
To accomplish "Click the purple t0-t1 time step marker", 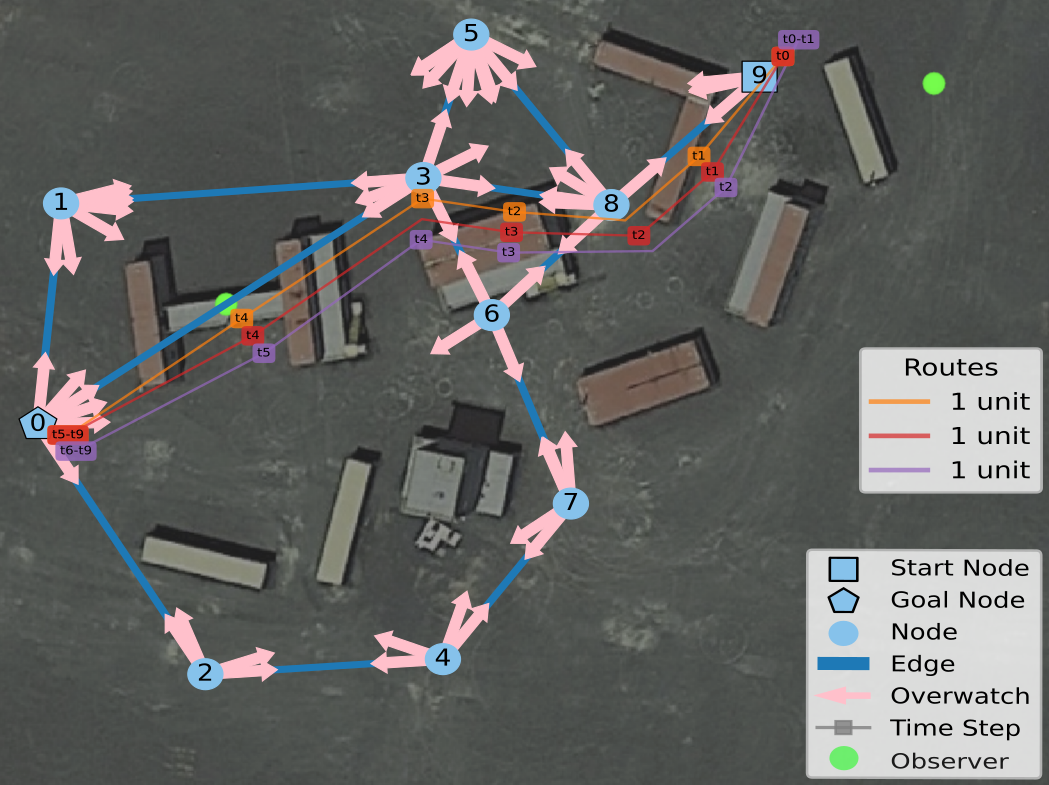I will (799, 39).
